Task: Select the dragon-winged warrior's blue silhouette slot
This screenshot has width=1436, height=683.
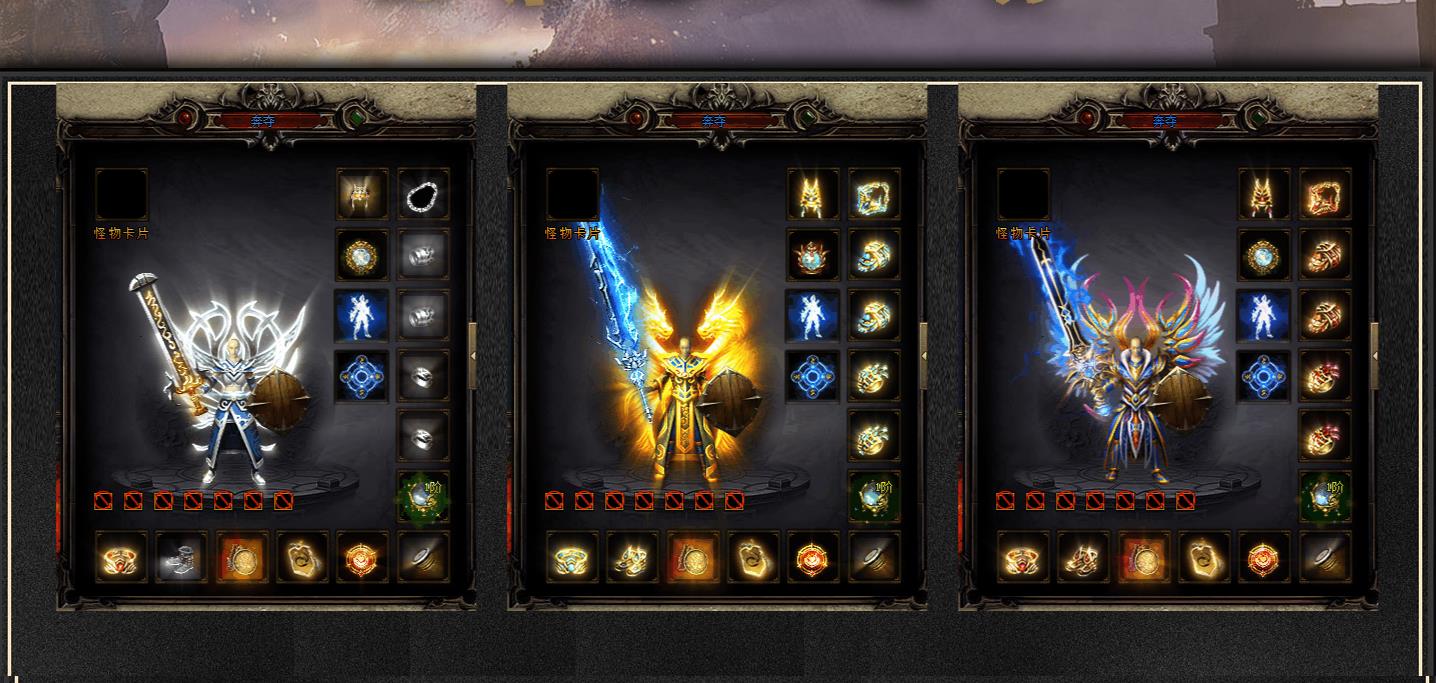Action: pyautogui.click(x=813, y=315)
